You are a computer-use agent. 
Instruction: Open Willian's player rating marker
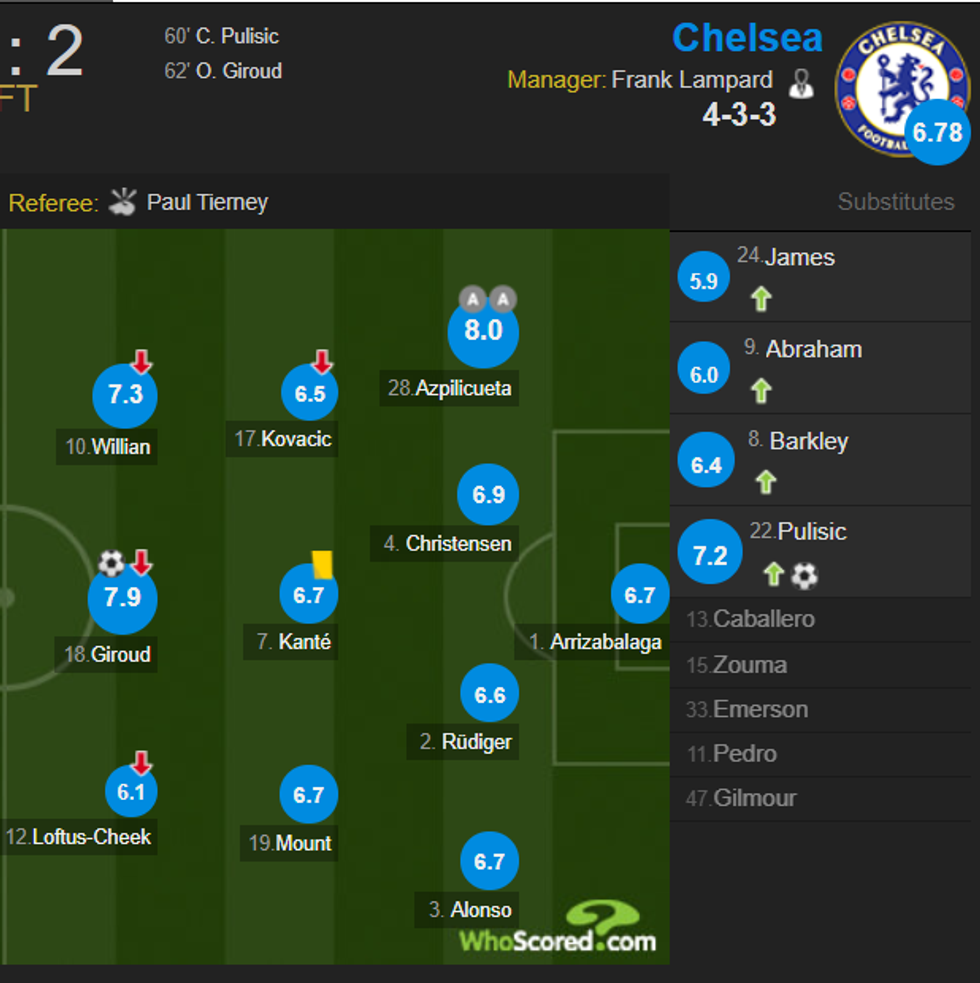tap(125, 395)
